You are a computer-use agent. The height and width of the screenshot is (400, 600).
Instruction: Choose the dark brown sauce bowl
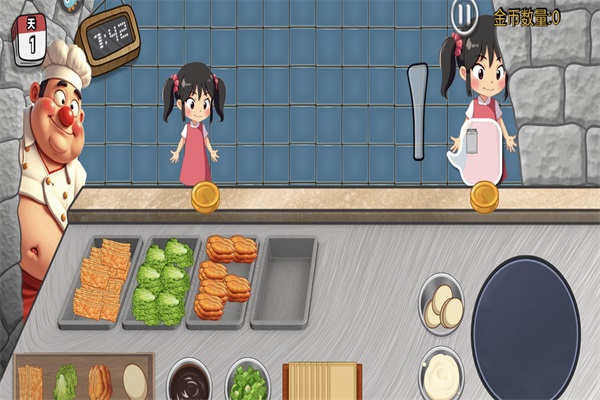[188, 381]
